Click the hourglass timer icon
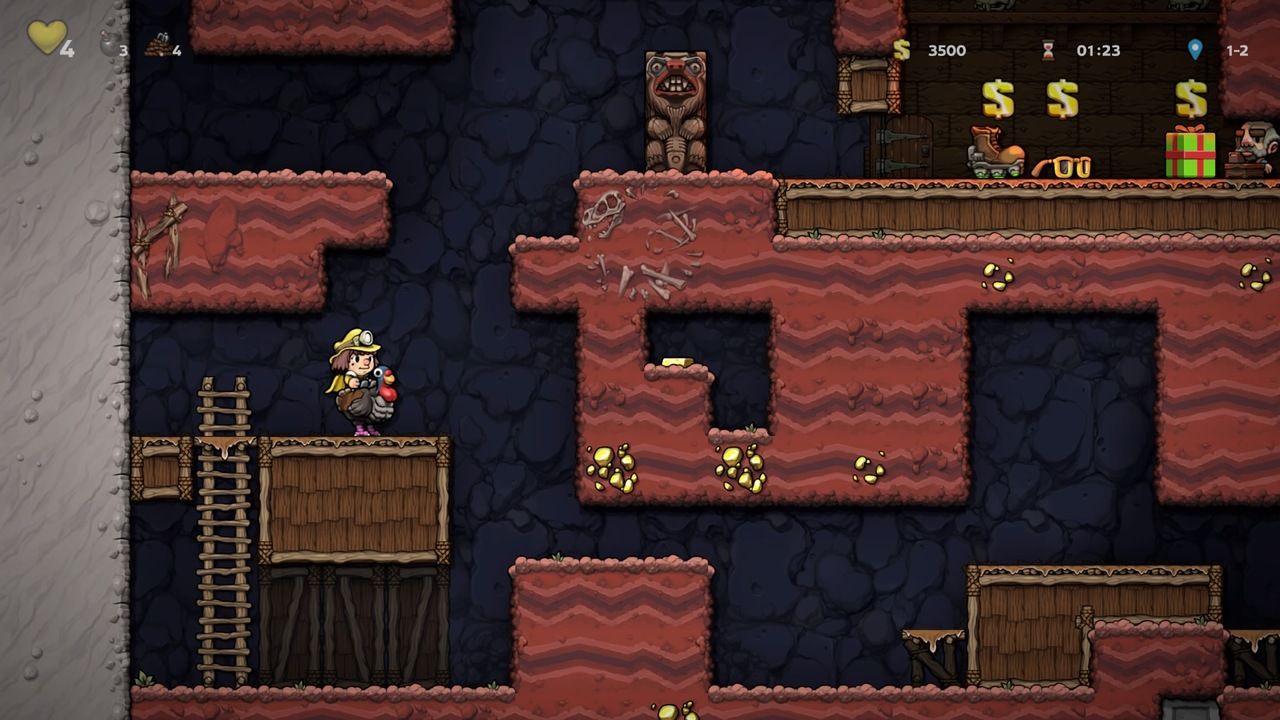This screenshot has width=1280, height=720. click(x=1047, y=50)
